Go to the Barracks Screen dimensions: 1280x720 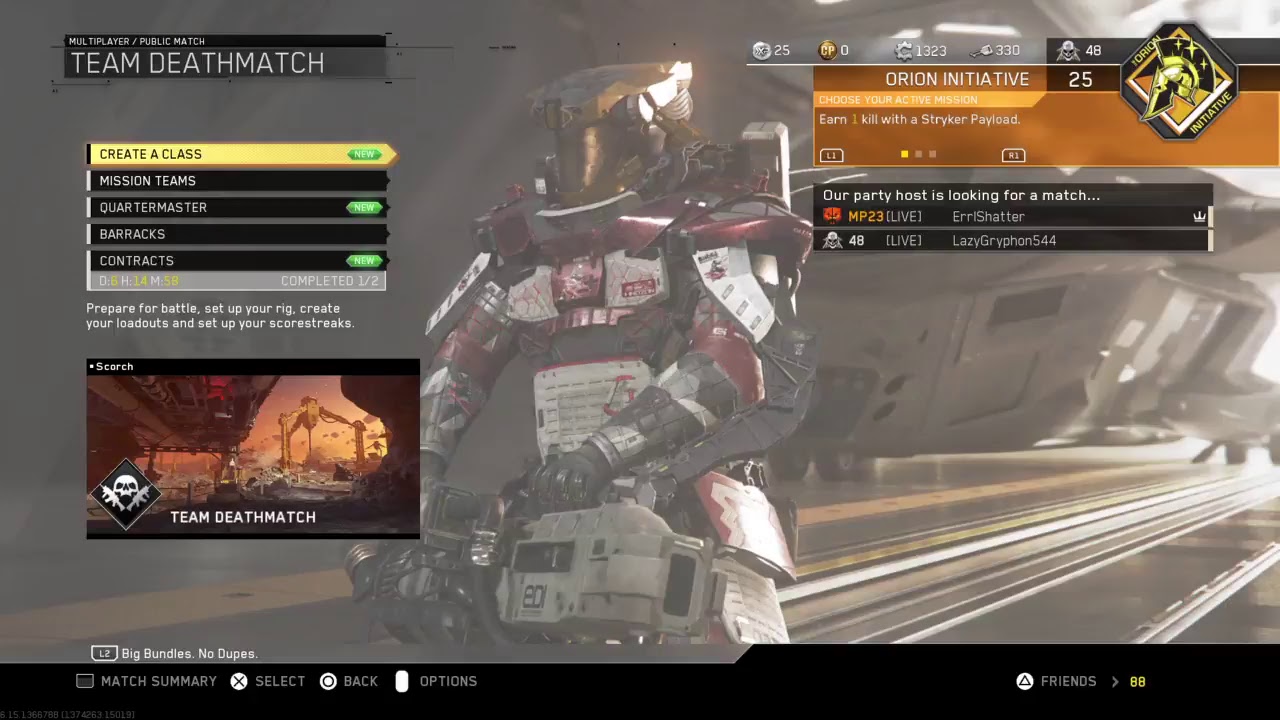coord(238,234)
